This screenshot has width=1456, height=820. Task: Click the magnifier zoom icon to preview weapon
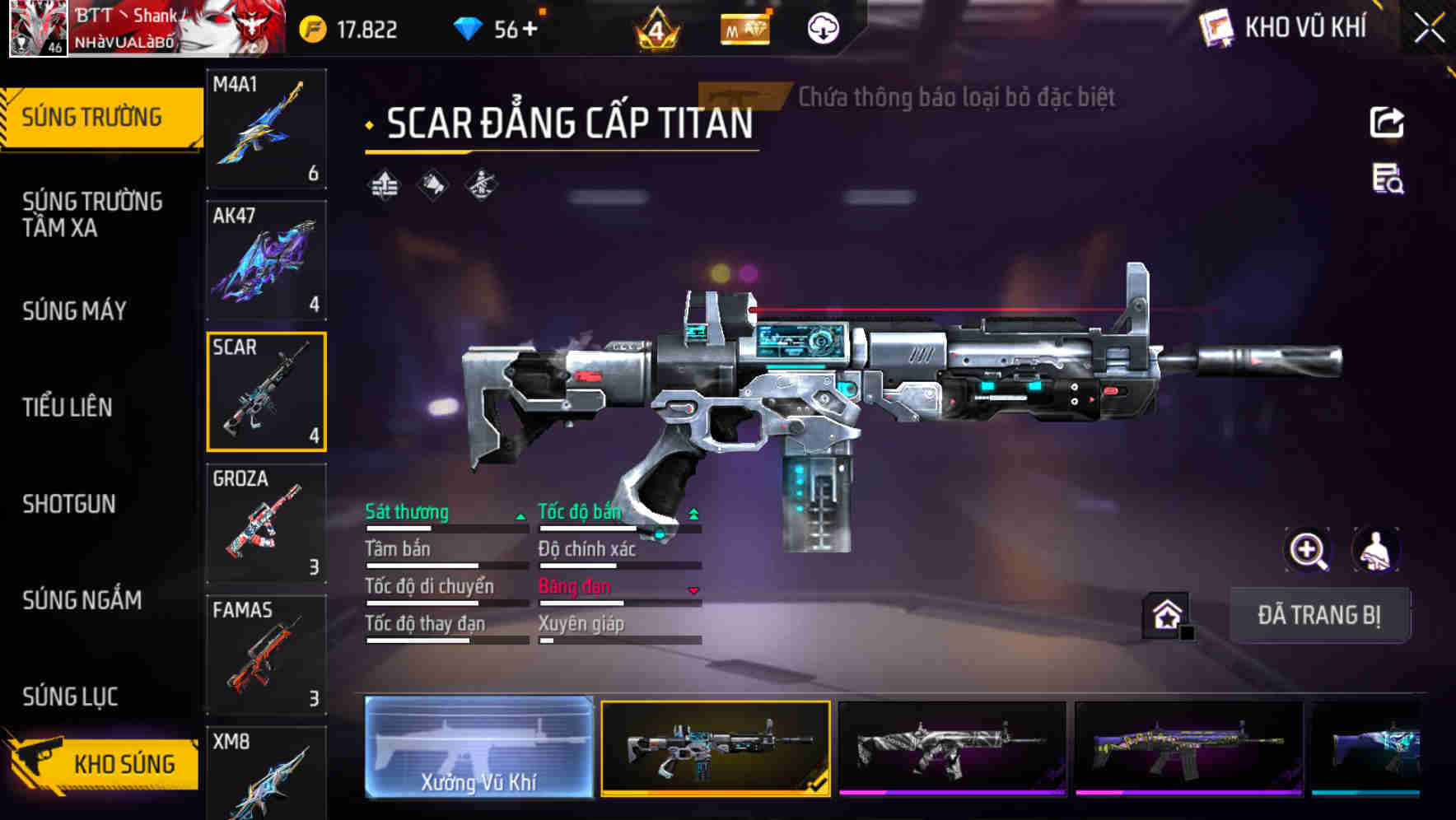click(x=1309, y=550)
